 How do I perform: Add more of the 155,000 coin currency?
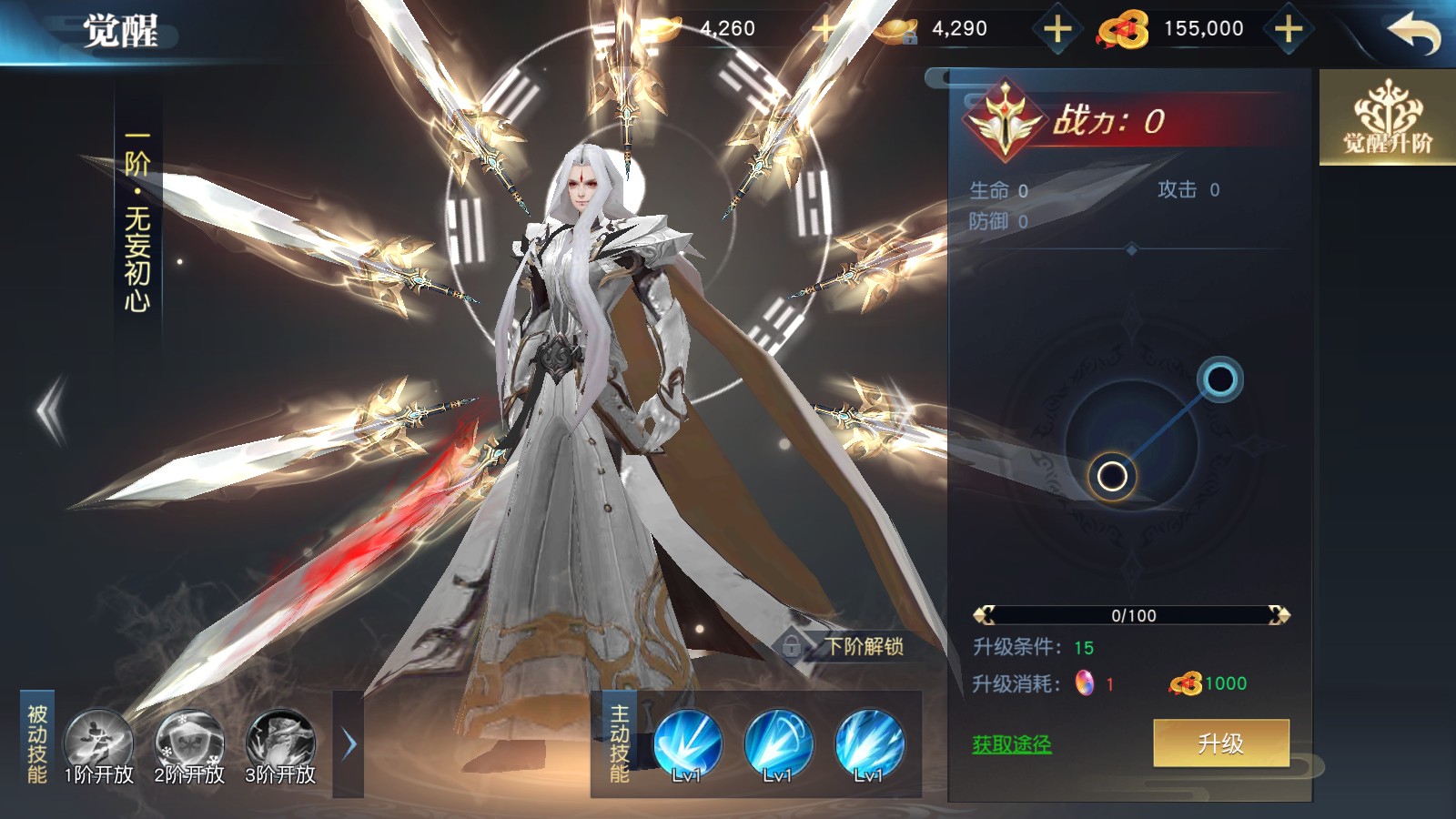click(1288, 30)
